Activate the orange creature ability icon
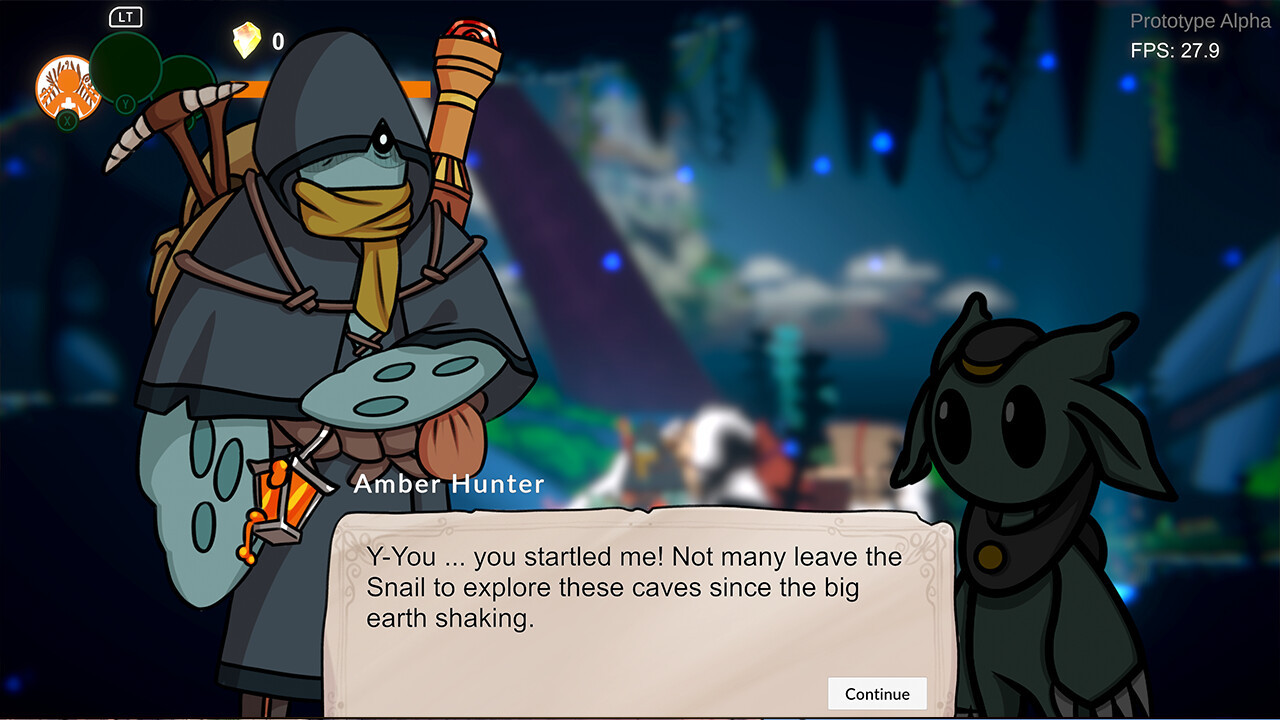 [x=67, y=88]
